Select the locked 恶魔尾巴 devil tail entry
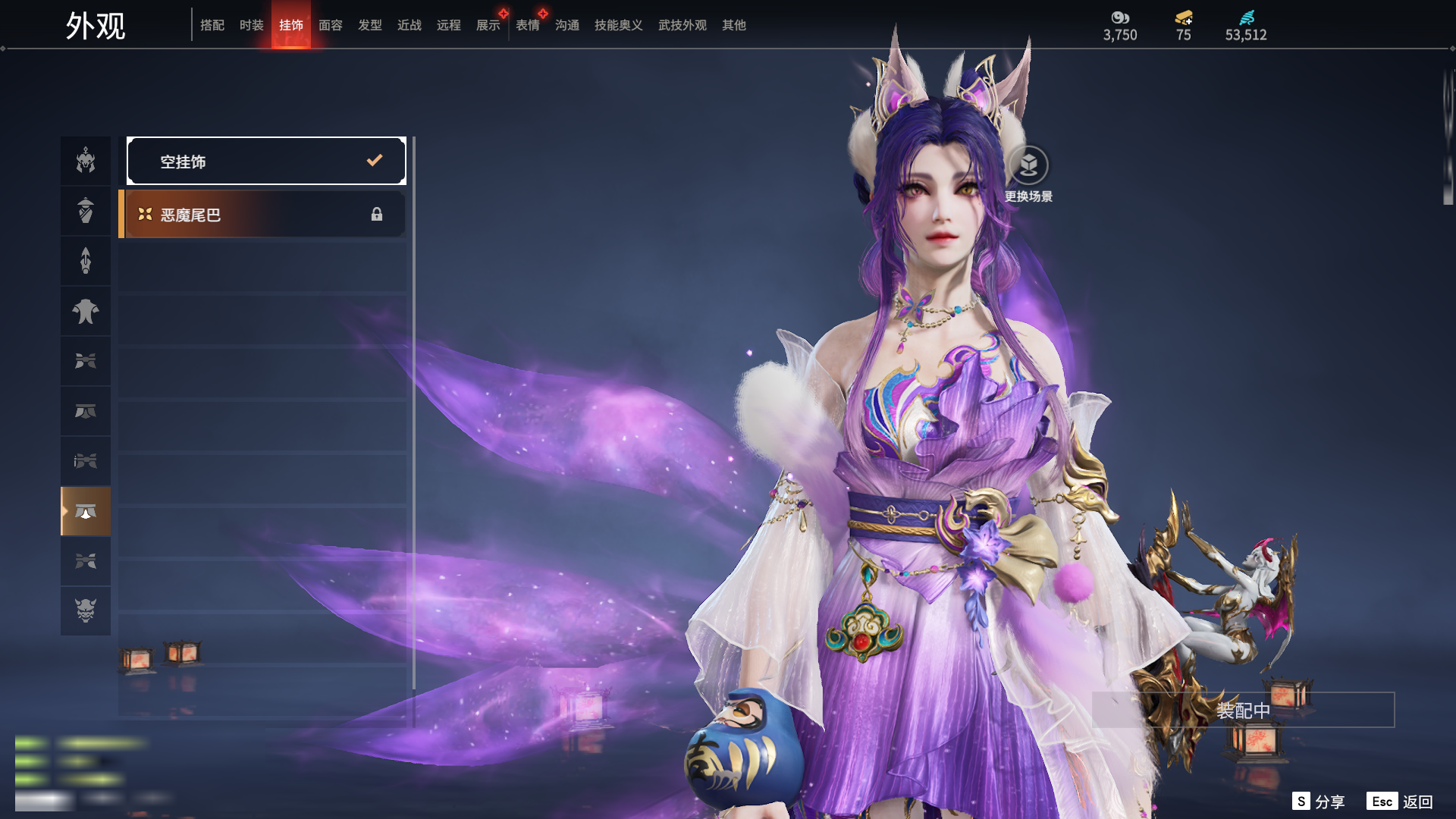The height and width of the screenshot is (819, 1456). pos(262,215)
